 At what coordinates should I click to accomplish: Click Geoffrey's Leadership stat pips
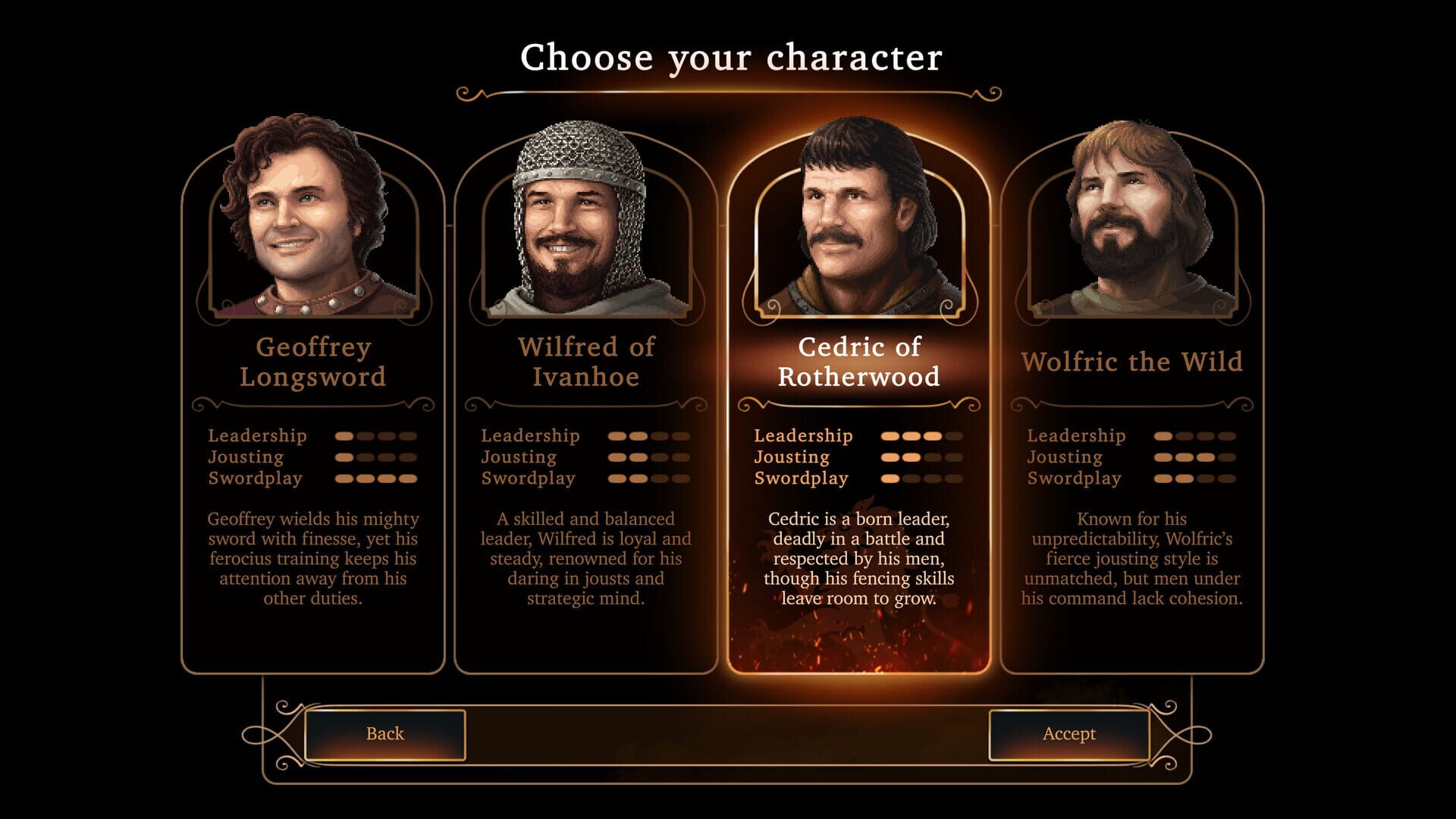tap(375, 436)
